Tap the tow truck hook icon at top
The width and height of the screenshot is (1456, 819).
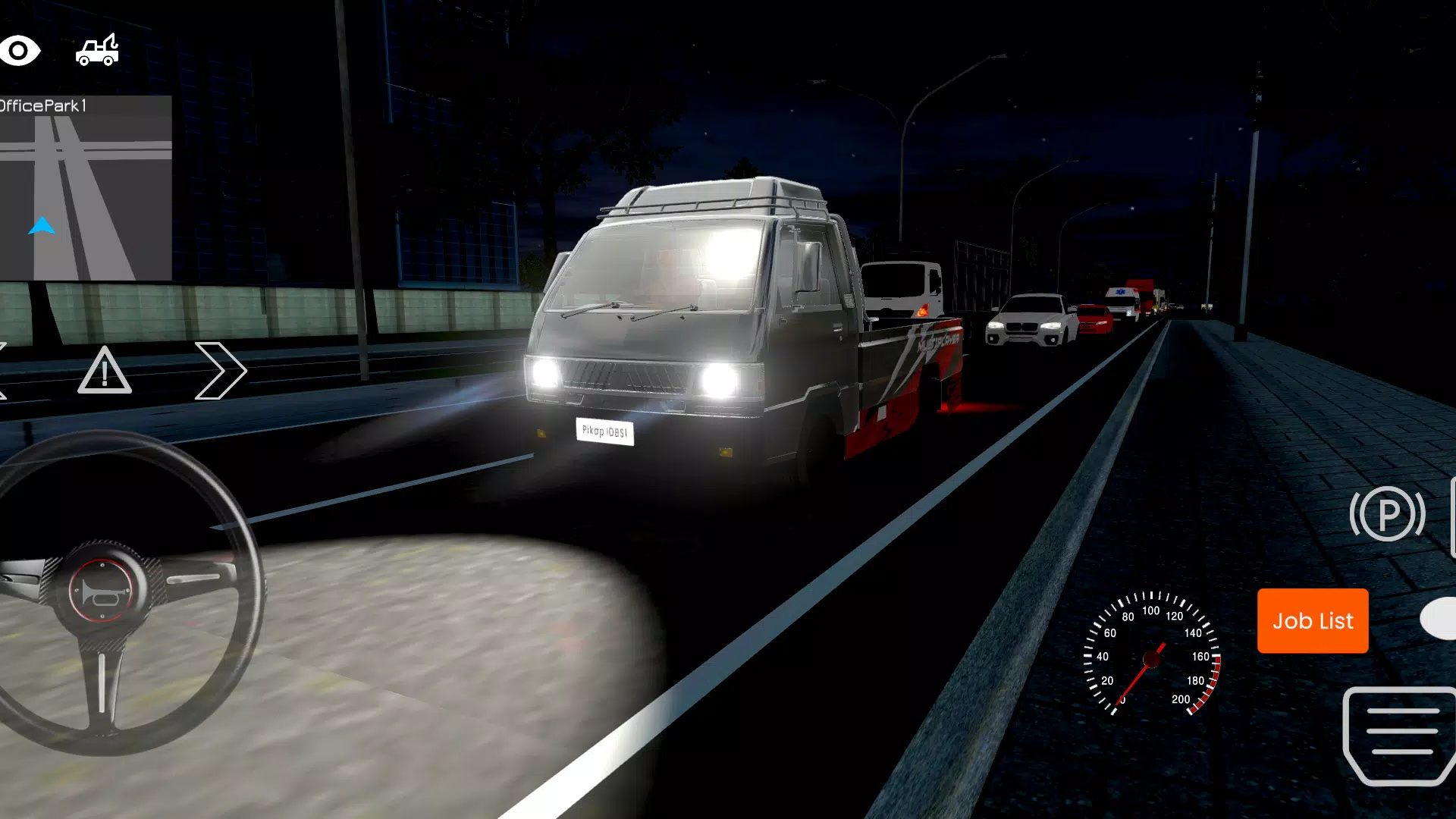[96, 49]
